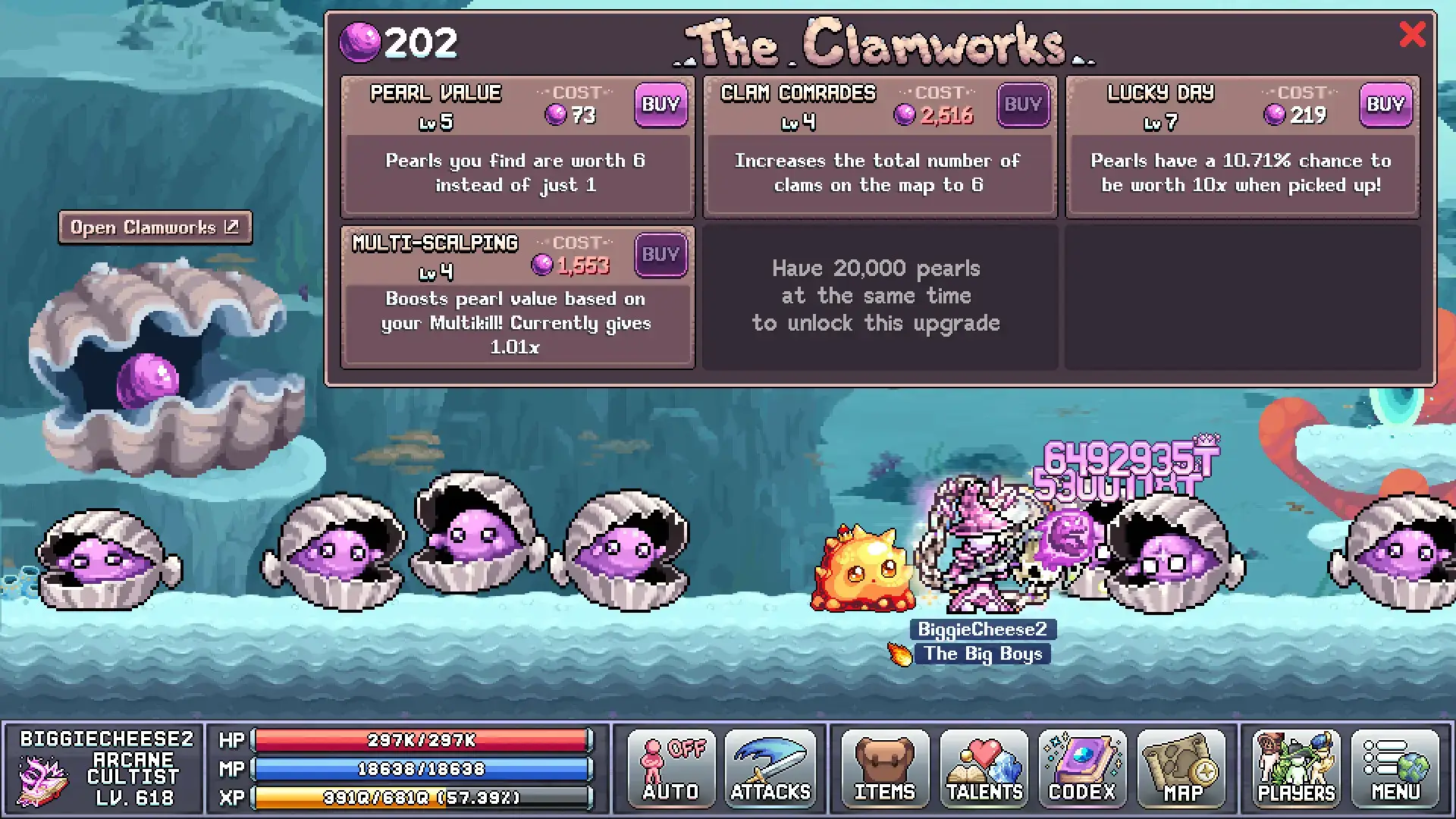The height and width of the screenshot is (819, 1456).
Task: Open the Items bag
Action: pyautogui.click(x=884, y=769)
